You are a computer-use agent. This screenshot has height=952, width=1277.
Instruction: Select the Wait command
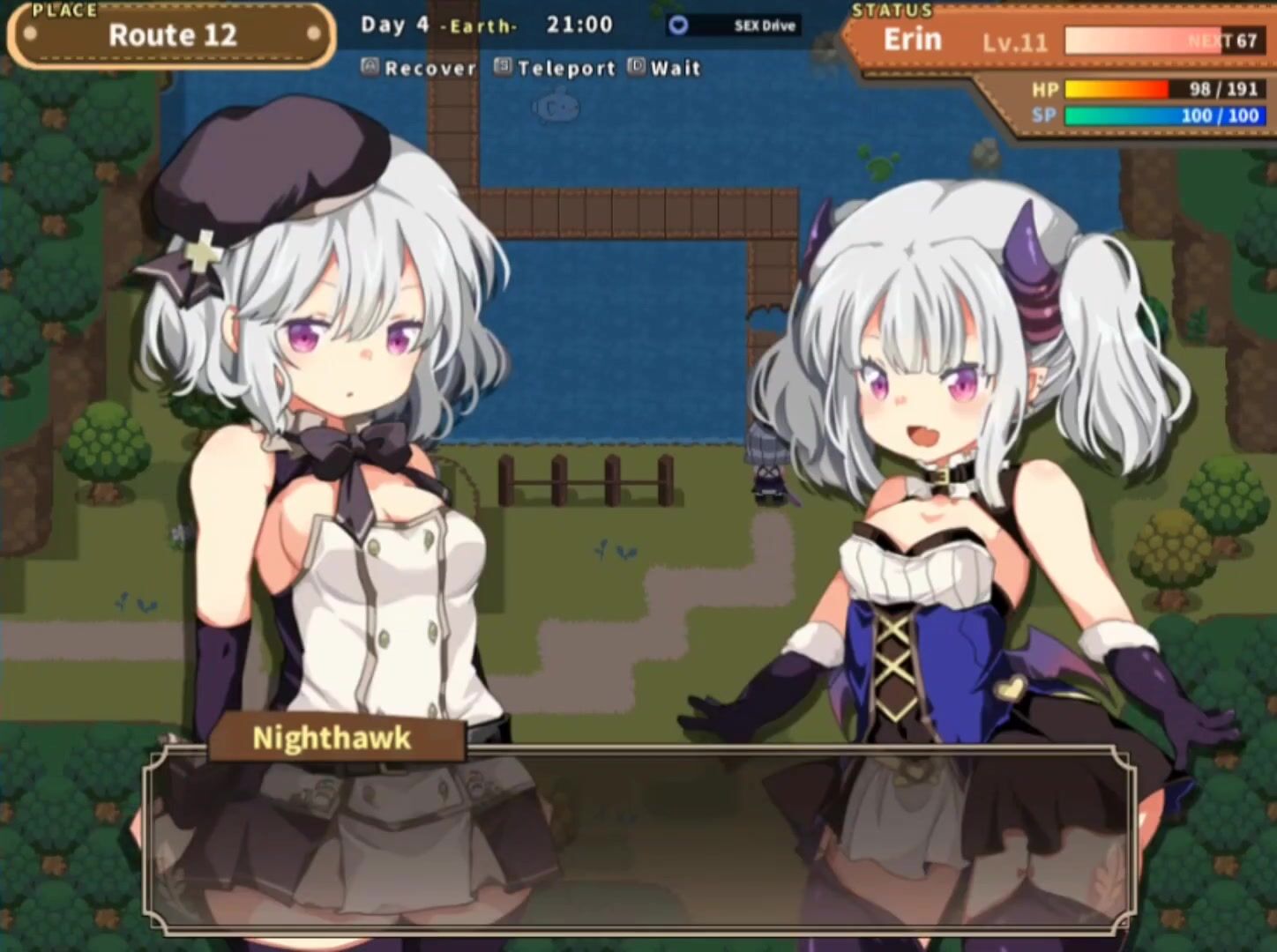click(x=665, y=68)
